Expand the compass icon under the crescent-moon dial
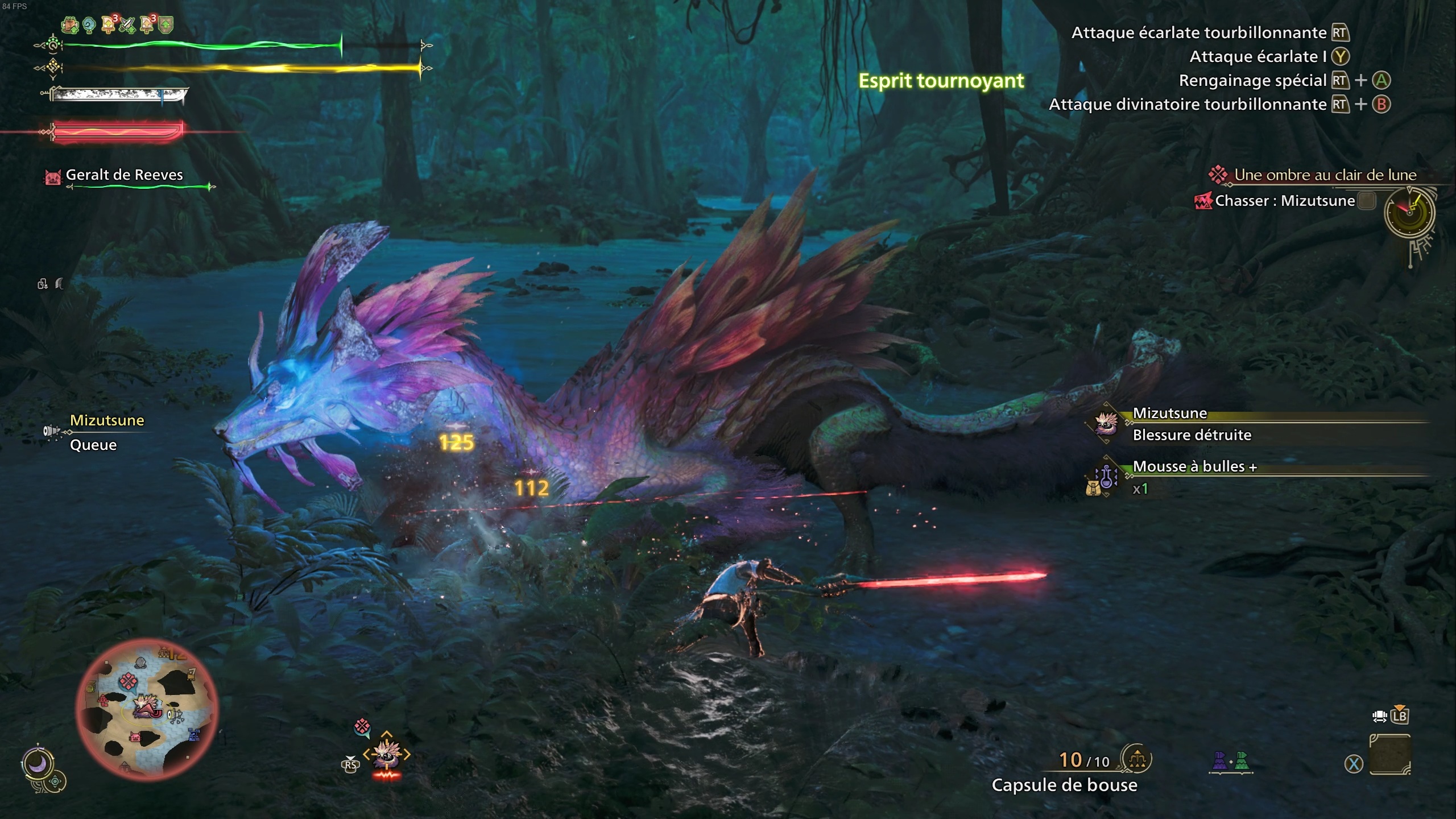The height and width of the screenshot is (819, 1456). tap(55, 782)
